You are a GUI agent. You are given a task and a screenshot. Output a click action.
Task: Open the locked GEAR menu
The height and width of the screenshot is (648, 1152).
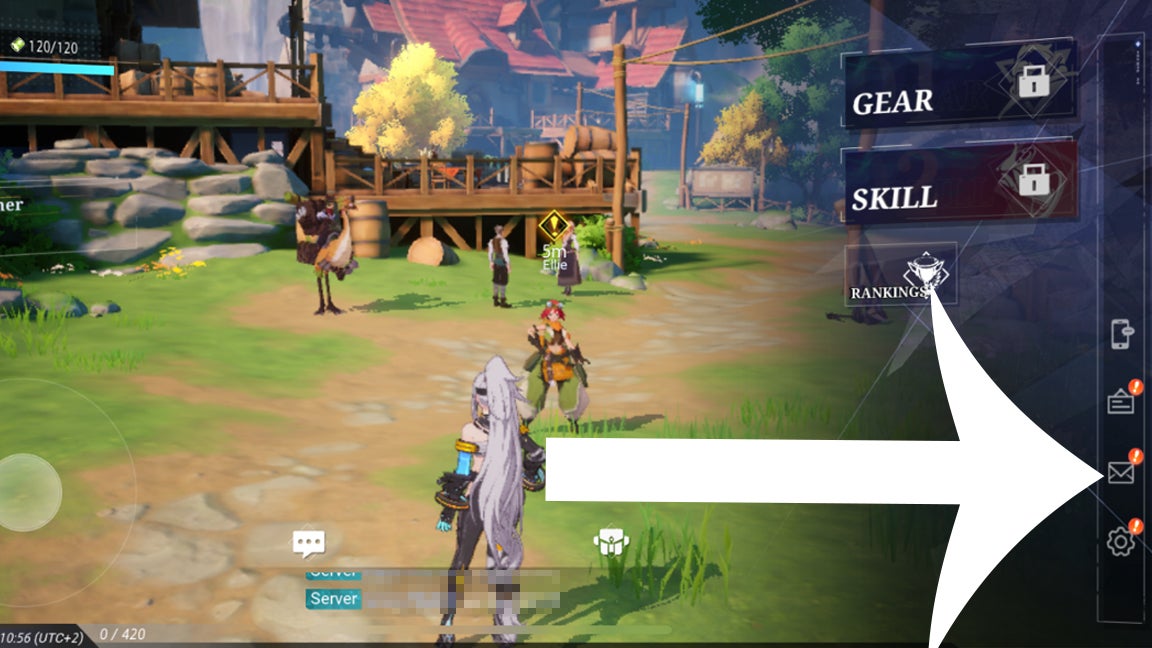(x=958, y=90)
